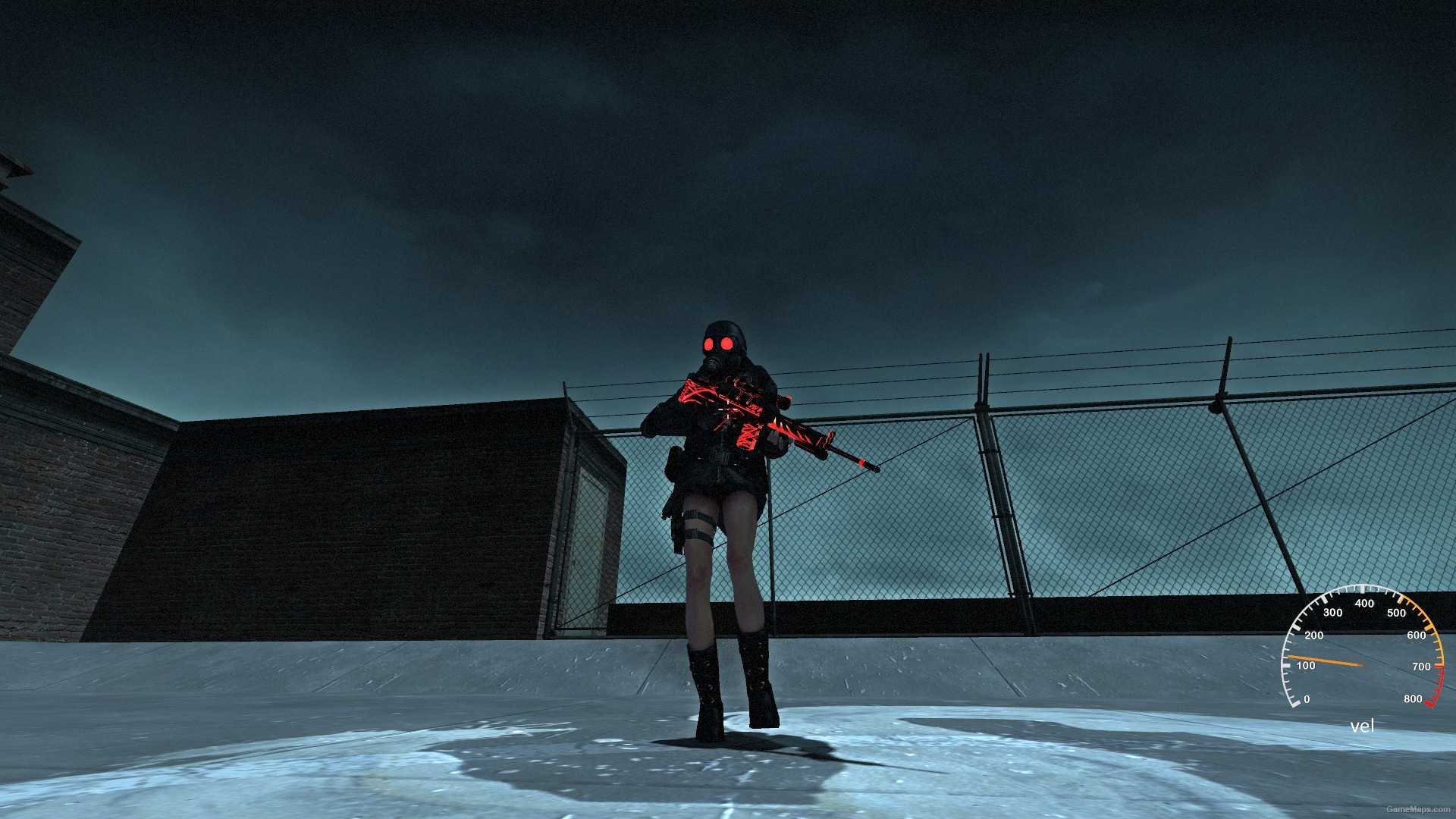Click the 100 marking on the speedometer
Image resolution: width=1456 pixels, height=819 pixels.
pos(1306,665)
